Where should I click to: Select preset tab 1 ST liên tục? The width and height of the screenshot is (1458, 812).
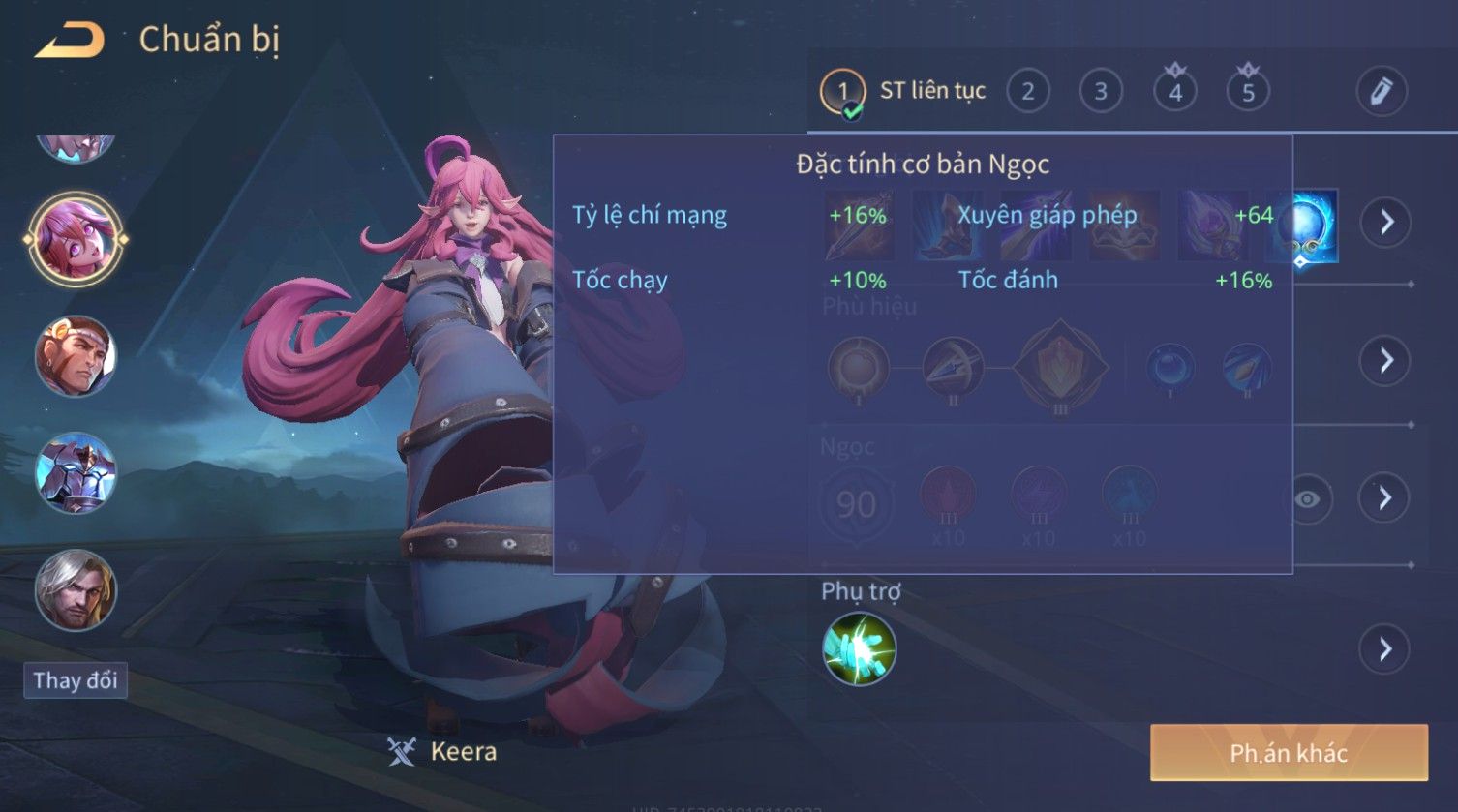[x=902, y=92]
